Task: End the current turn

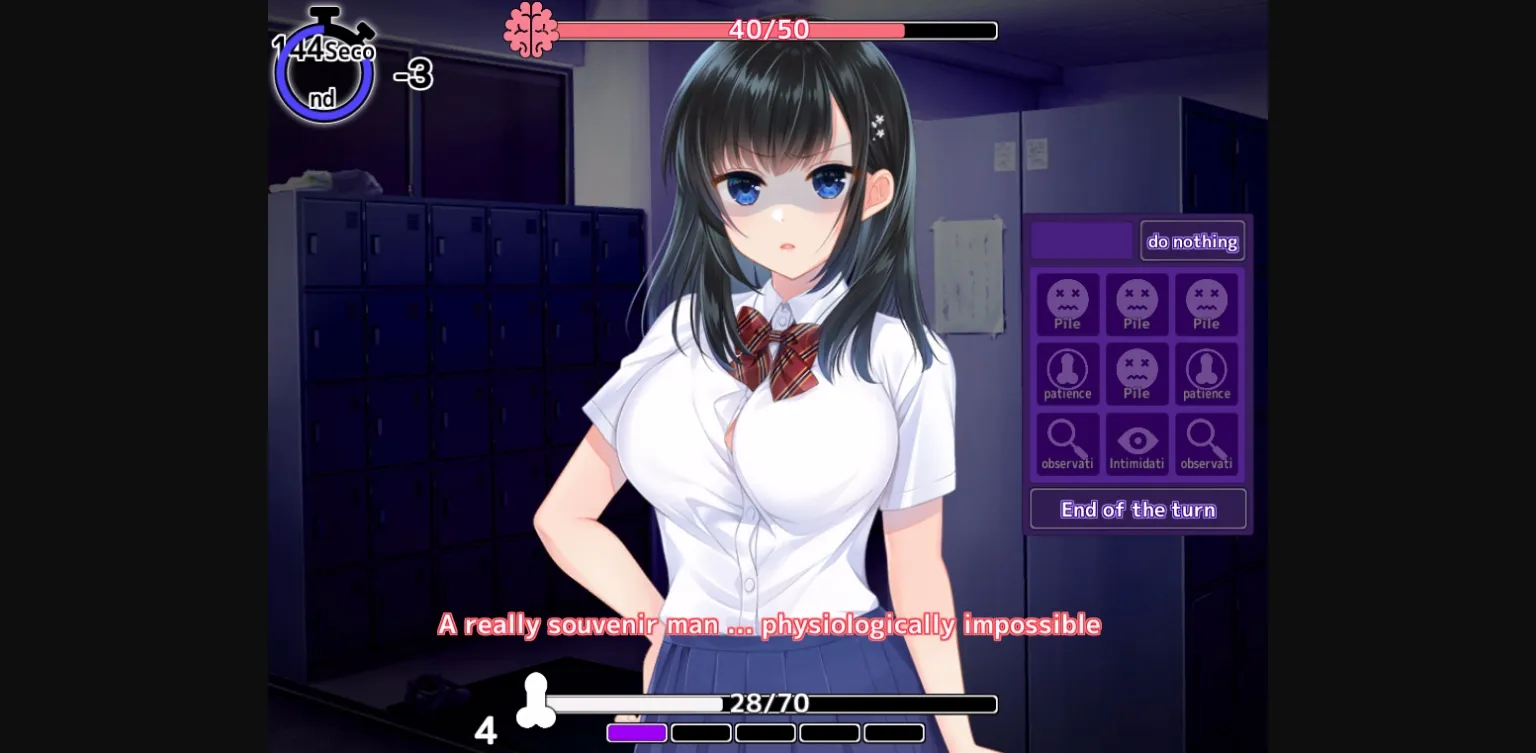Action: (x=1138, y=509)
